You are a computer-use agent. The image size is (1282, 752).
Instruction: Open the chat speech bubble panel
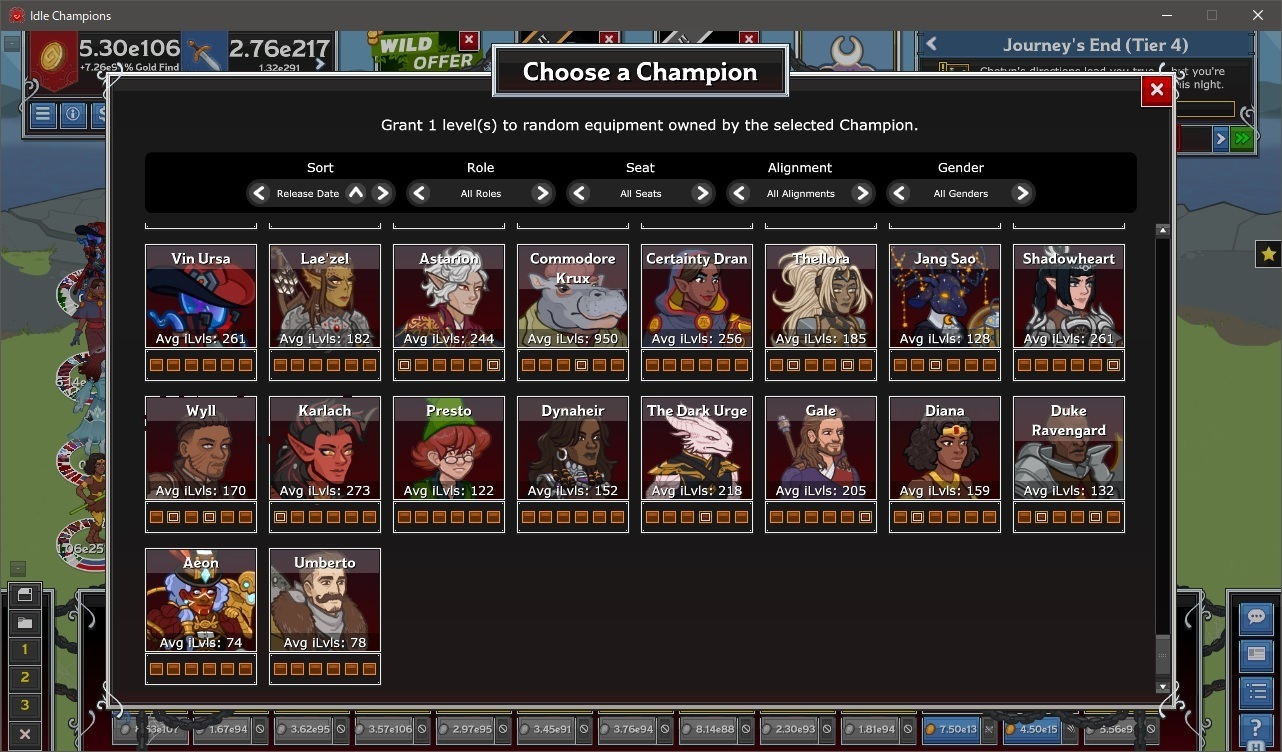pos(1256,617)
